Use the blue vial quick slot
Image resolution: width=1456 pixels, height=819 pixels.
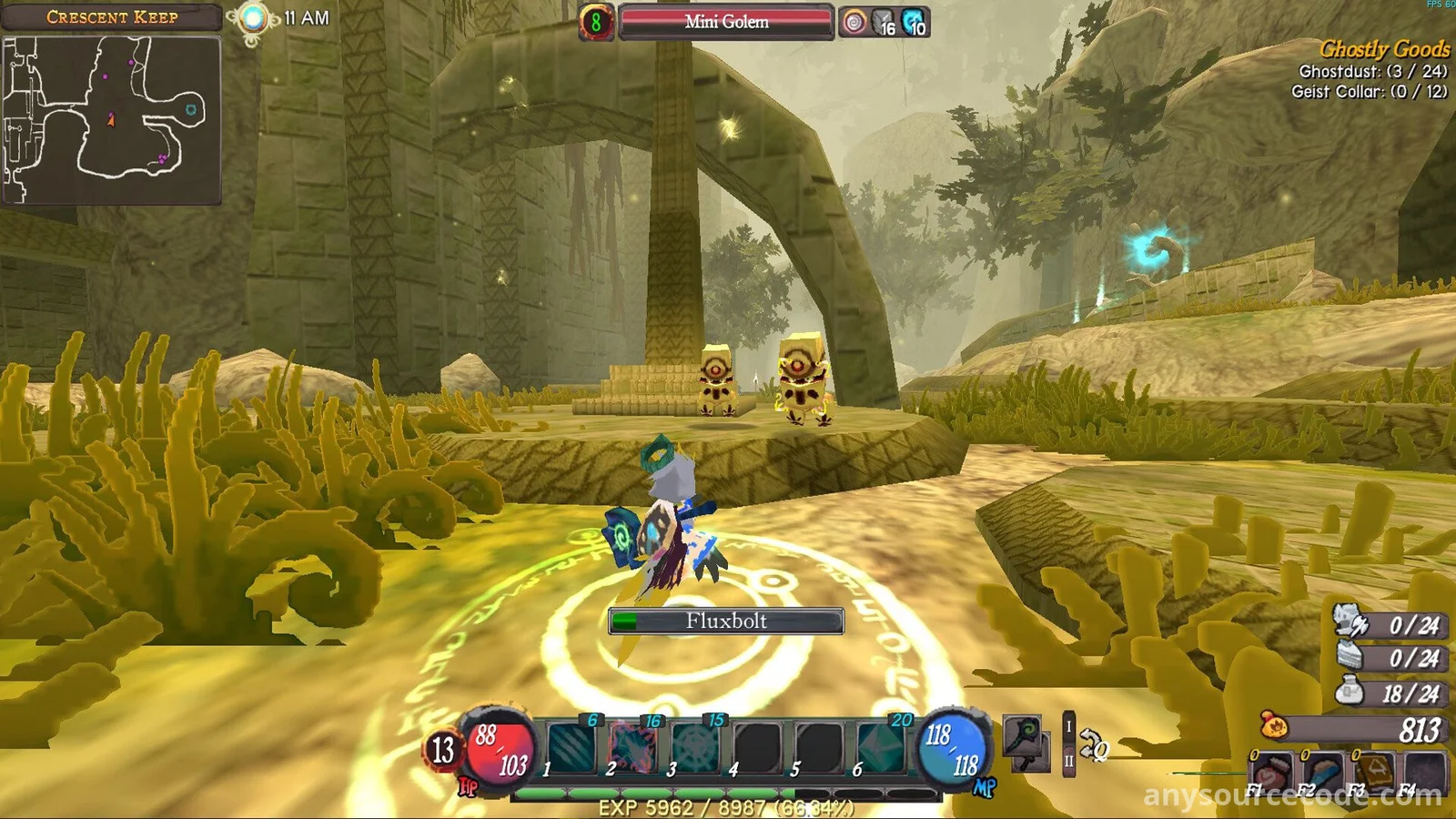coord(1323,772)
